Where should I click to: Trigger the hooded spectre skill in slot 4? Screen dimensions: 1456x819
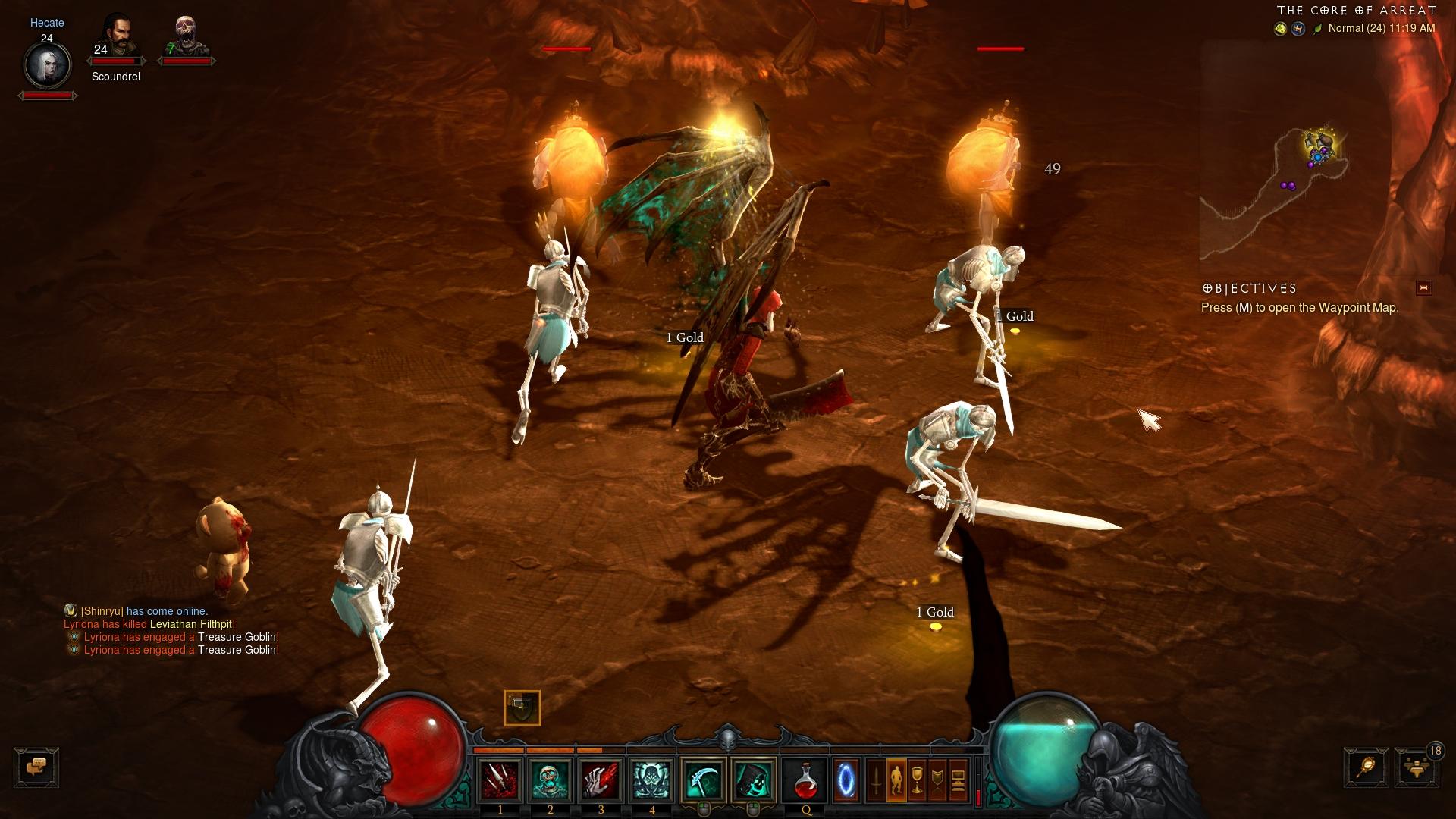coord(651,780)
